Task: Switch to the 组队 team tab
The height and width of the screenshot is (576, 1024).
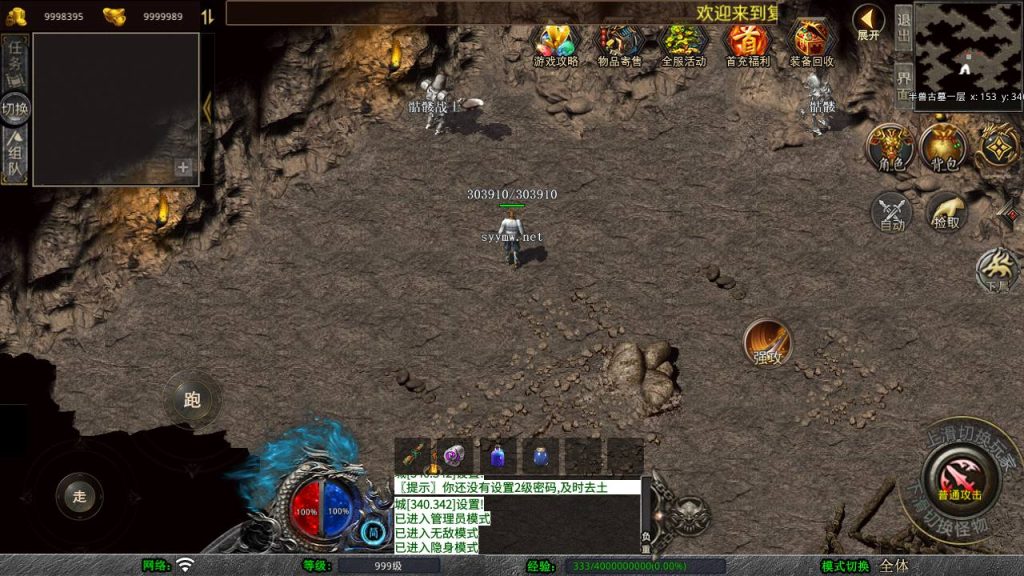Action: pyautogui.click(x=15, y=158)
